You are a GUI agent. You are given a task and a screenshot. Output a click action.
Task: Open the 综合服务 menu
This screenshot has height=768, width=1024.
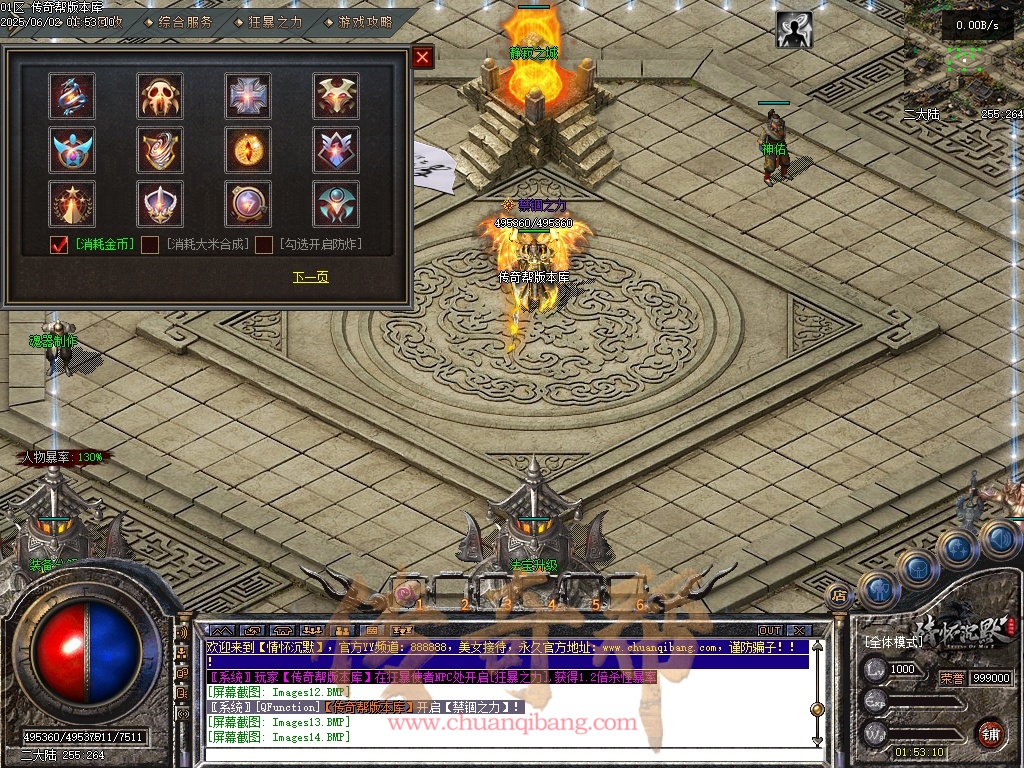click(x=185, y=21)
